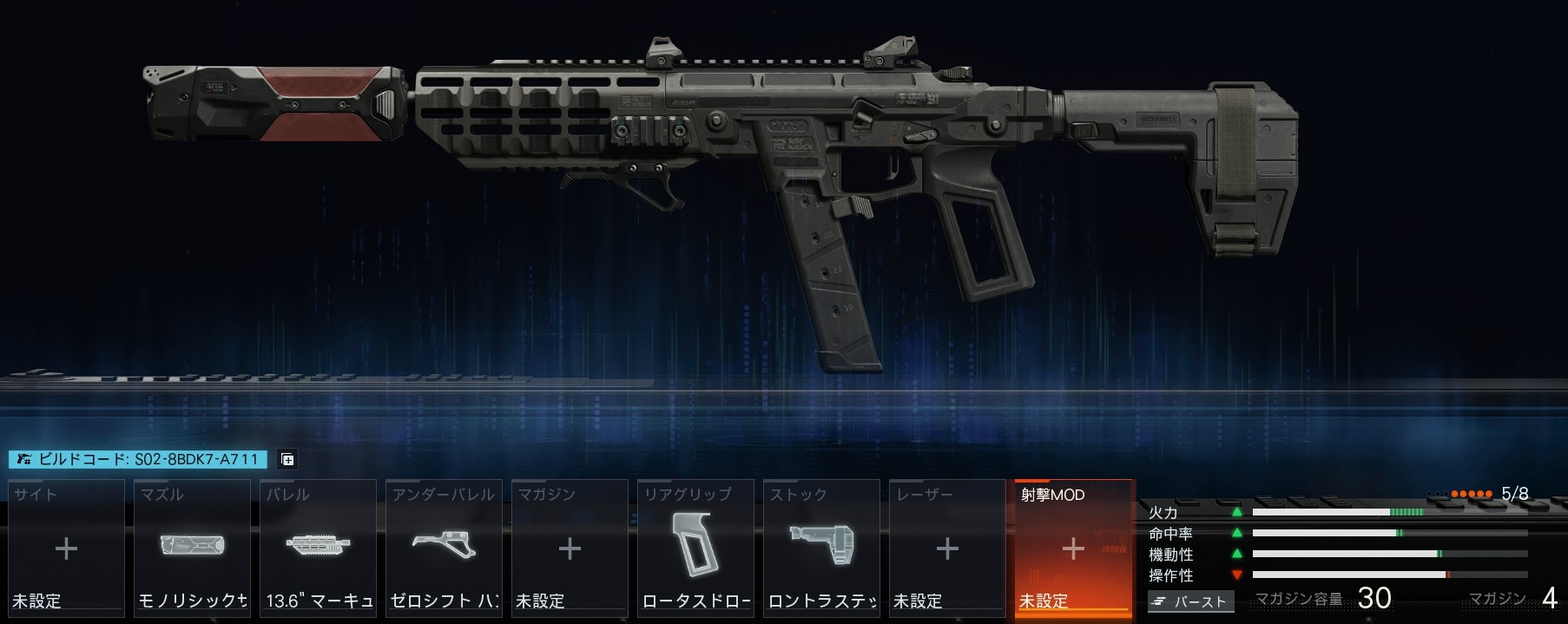Select the リアグリップ rear grip slot
Screen dimensions: 1568x624
pos(695,548)
